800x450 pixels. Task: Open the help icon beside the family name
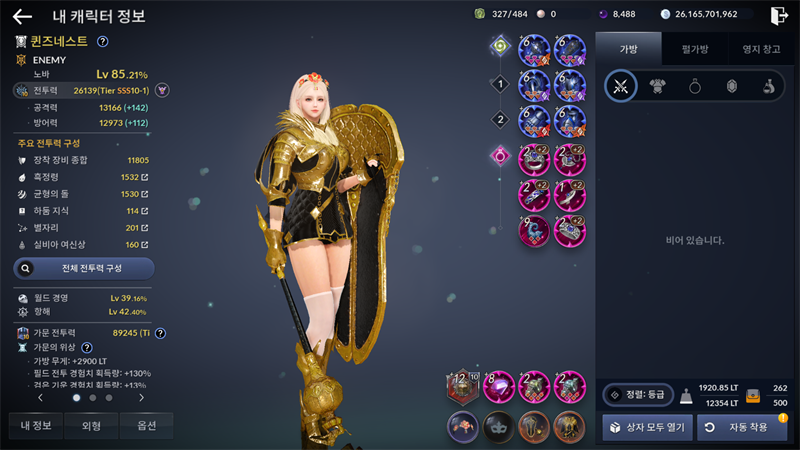click(x=103, y=42)
